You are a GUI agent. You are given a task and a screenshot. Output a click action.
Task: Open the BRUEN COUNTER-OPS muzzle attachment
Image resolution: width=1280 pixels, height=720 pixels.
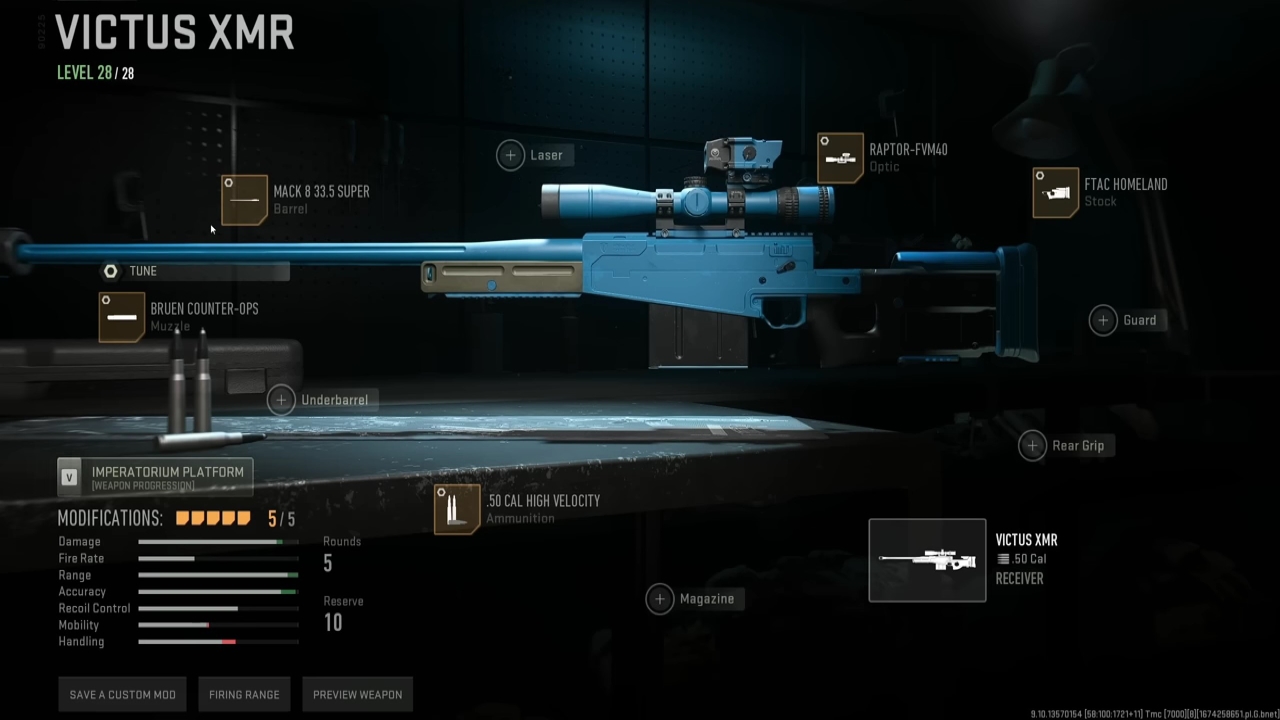pyautogui.click(x=121, y=317)
